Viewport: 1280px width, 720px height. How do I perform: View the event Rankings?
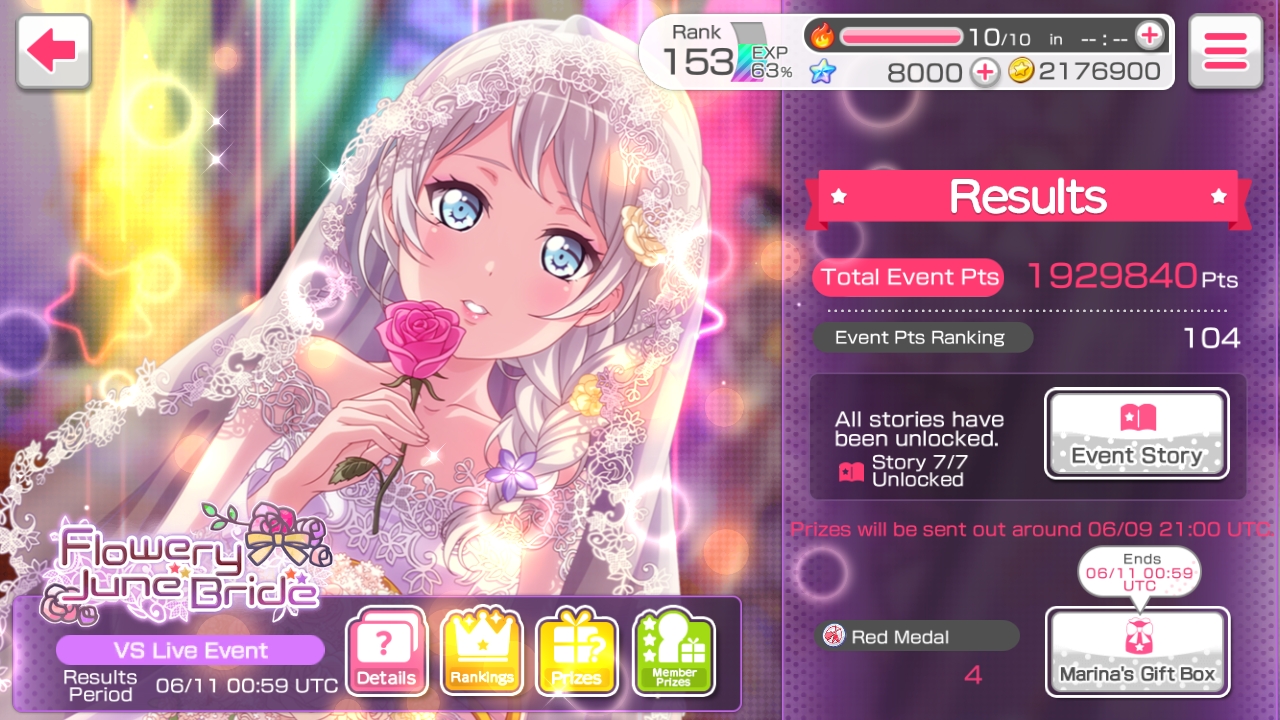[482, 653]
